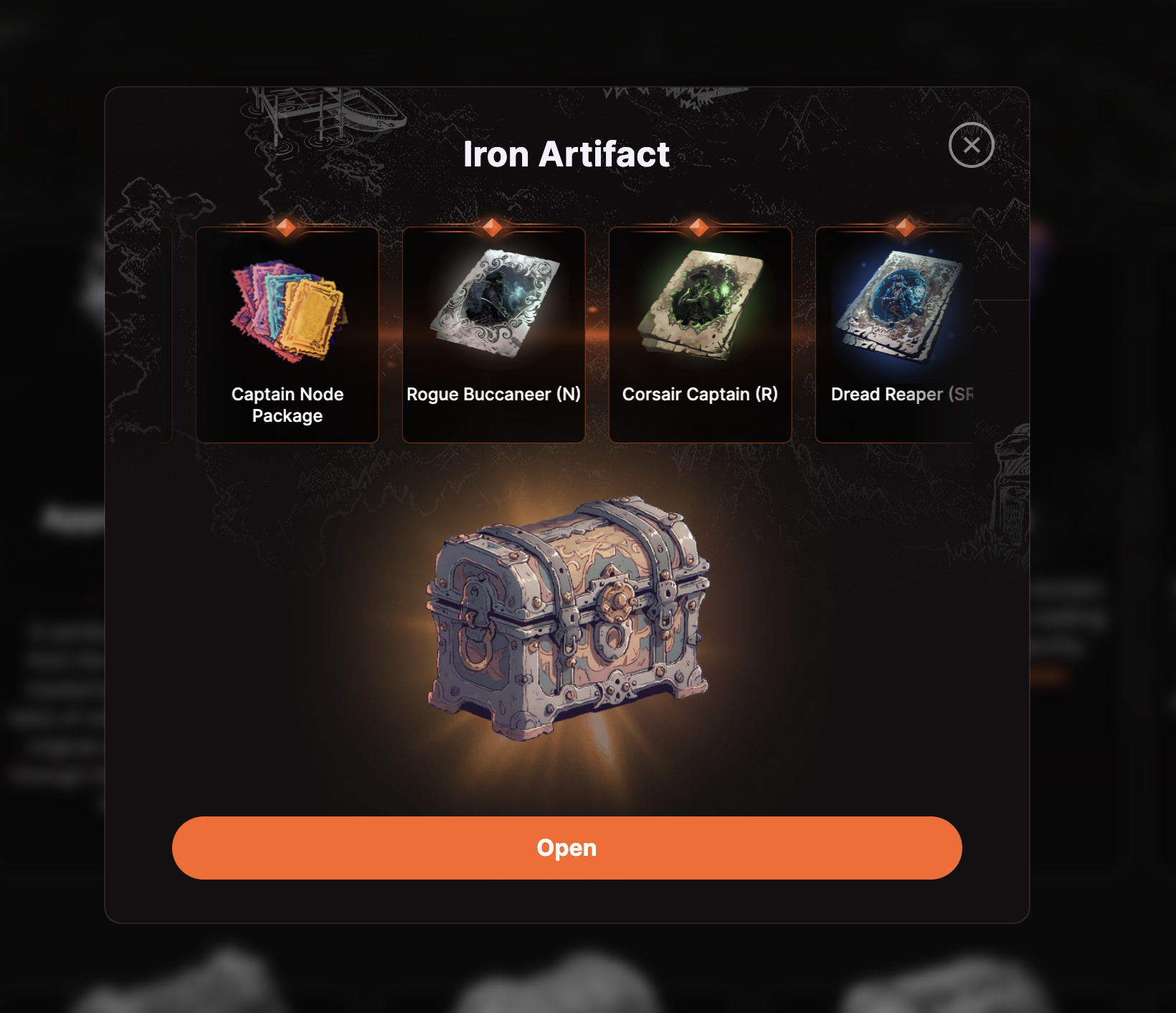
Task: Pick the Corsair Captain (R) card
Action: coord(700,335)
